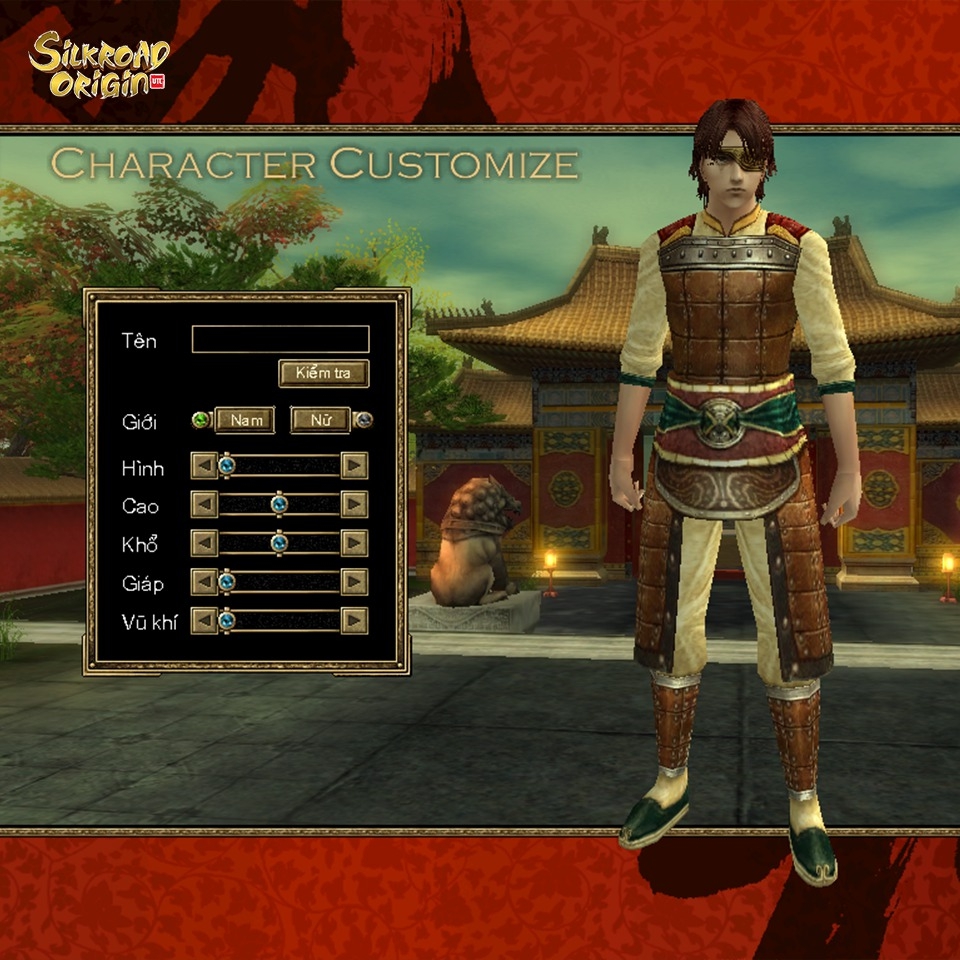The width and height of the screenshot is (960, 960).
Task: Click the left arrow for Vũ khí
Action: click(204, 621)
